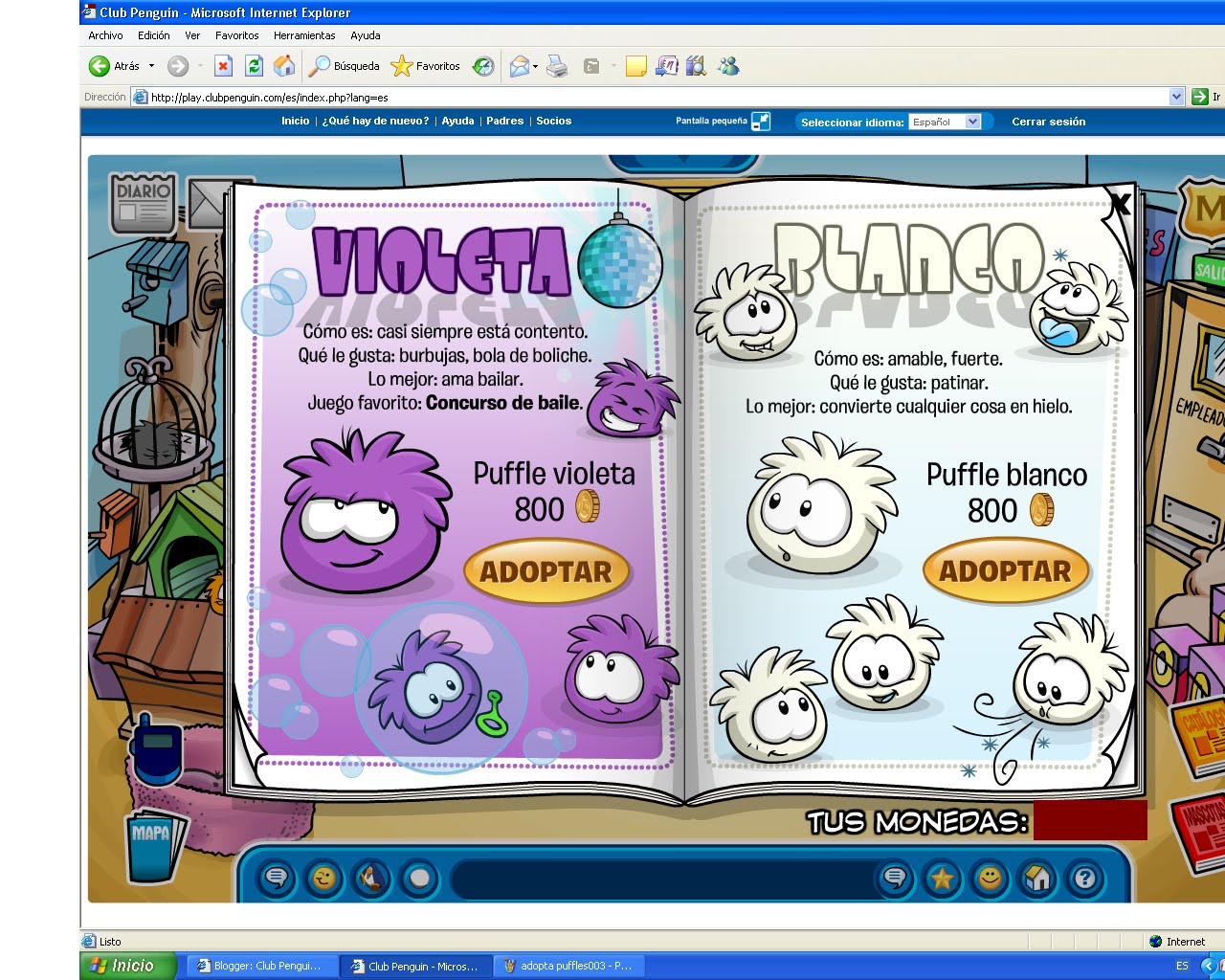Screen dimensions: 1225x980
Task: Click ADOPTAR for the Puffle violeta
Action: click(x=546, y=571)
